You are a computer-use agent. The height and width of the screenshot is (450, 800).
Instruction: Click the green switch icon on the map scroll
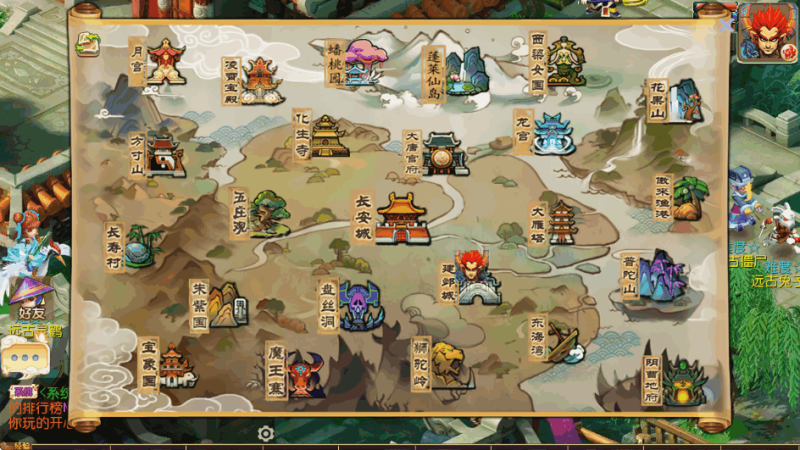coord(89,43)
